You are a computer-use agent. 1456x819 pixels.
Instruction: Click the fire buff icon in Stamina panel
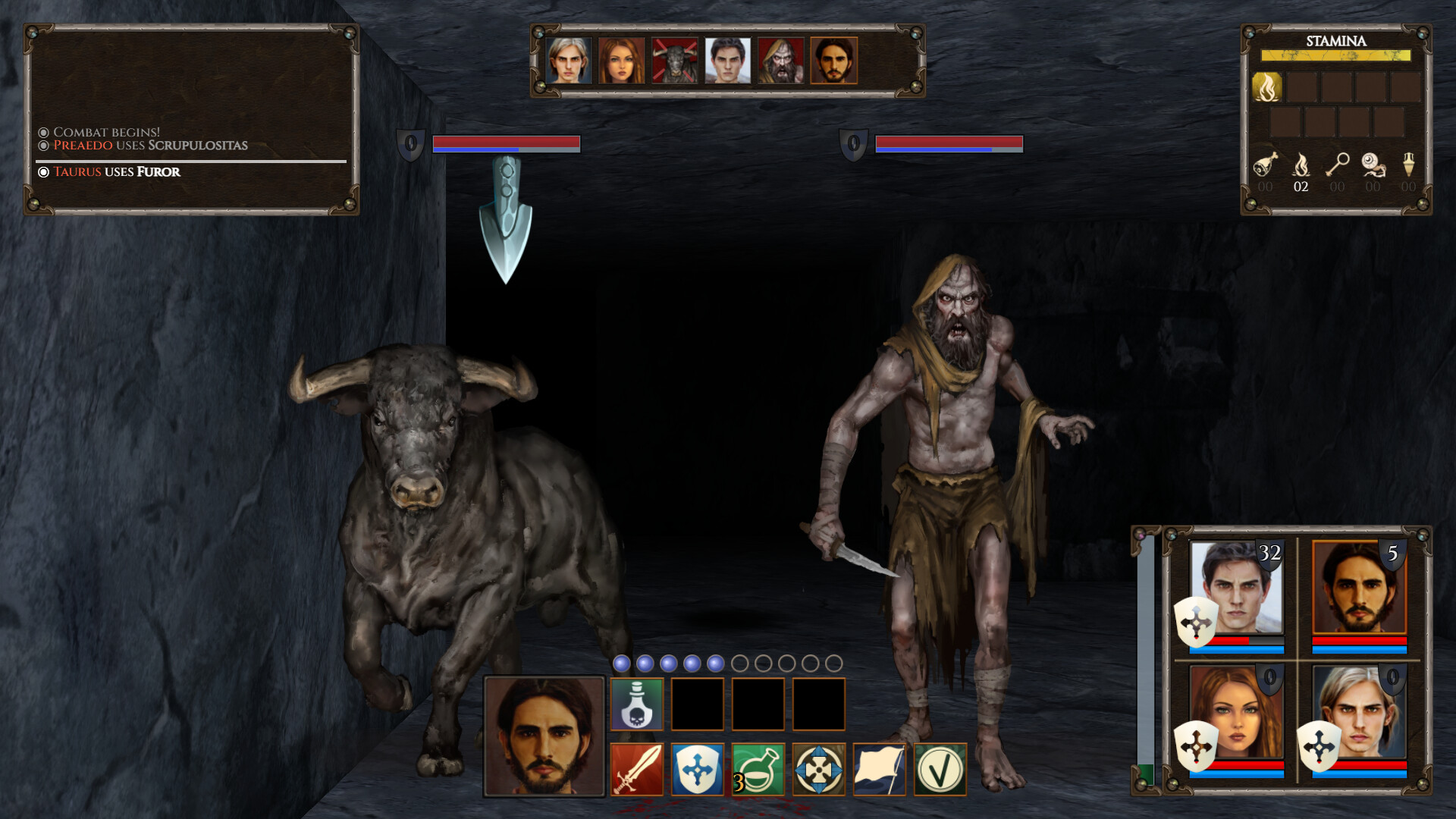click(x=1266, y=86)
